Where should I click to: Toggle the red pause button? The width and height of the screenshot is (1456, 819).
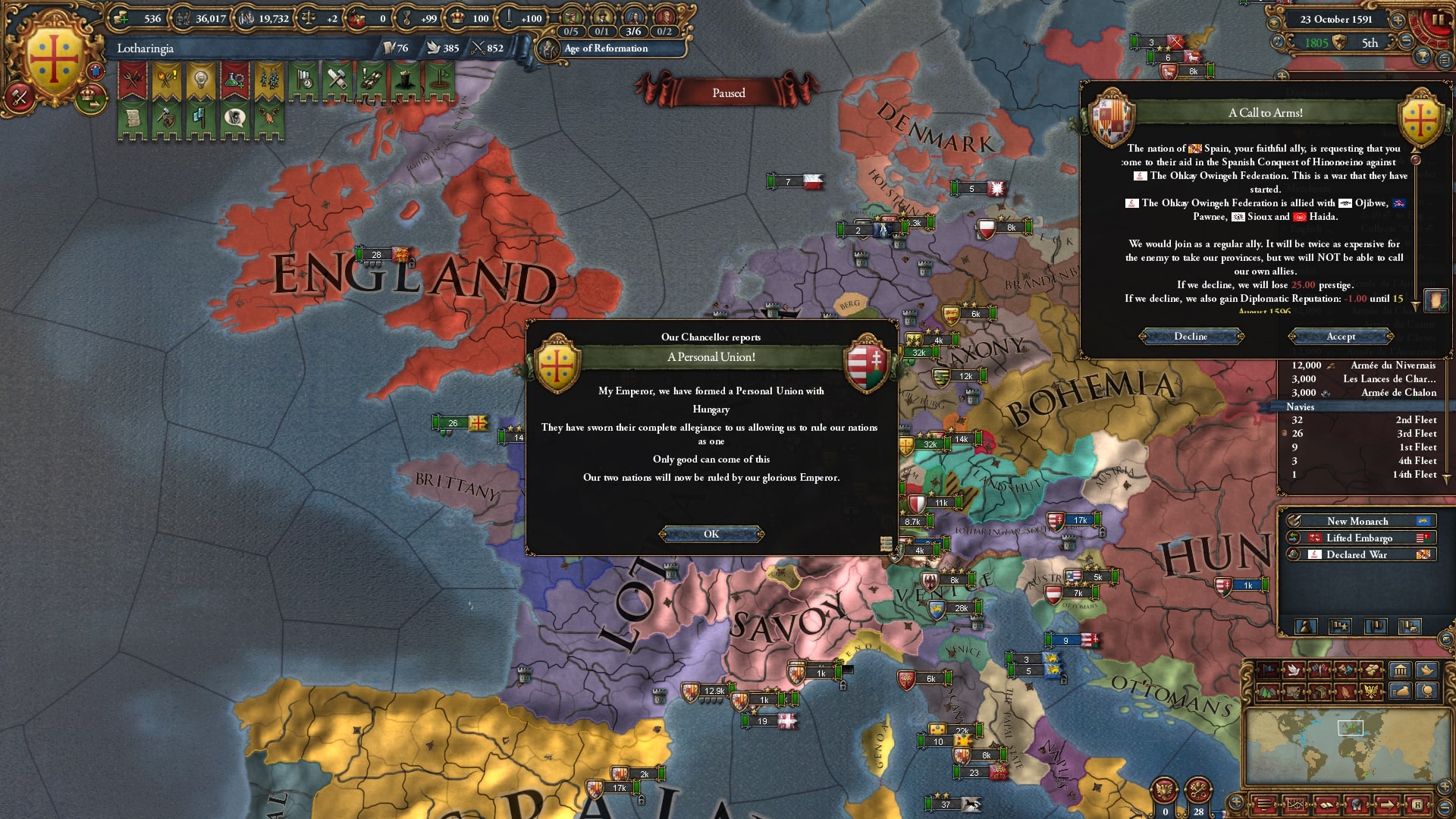tap(1436, 20)
